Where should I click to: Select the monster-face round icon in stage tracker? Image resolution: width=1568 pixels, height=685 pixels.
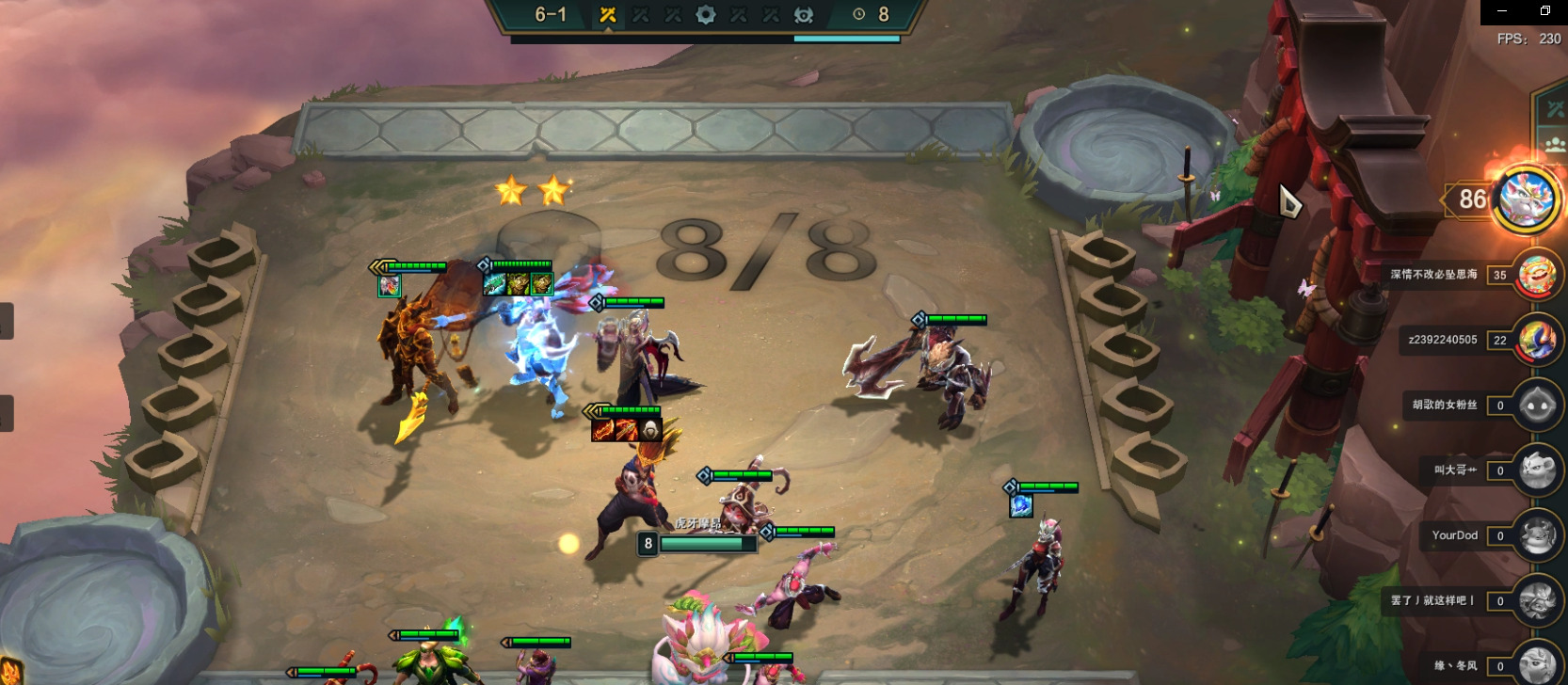[803, 15]
